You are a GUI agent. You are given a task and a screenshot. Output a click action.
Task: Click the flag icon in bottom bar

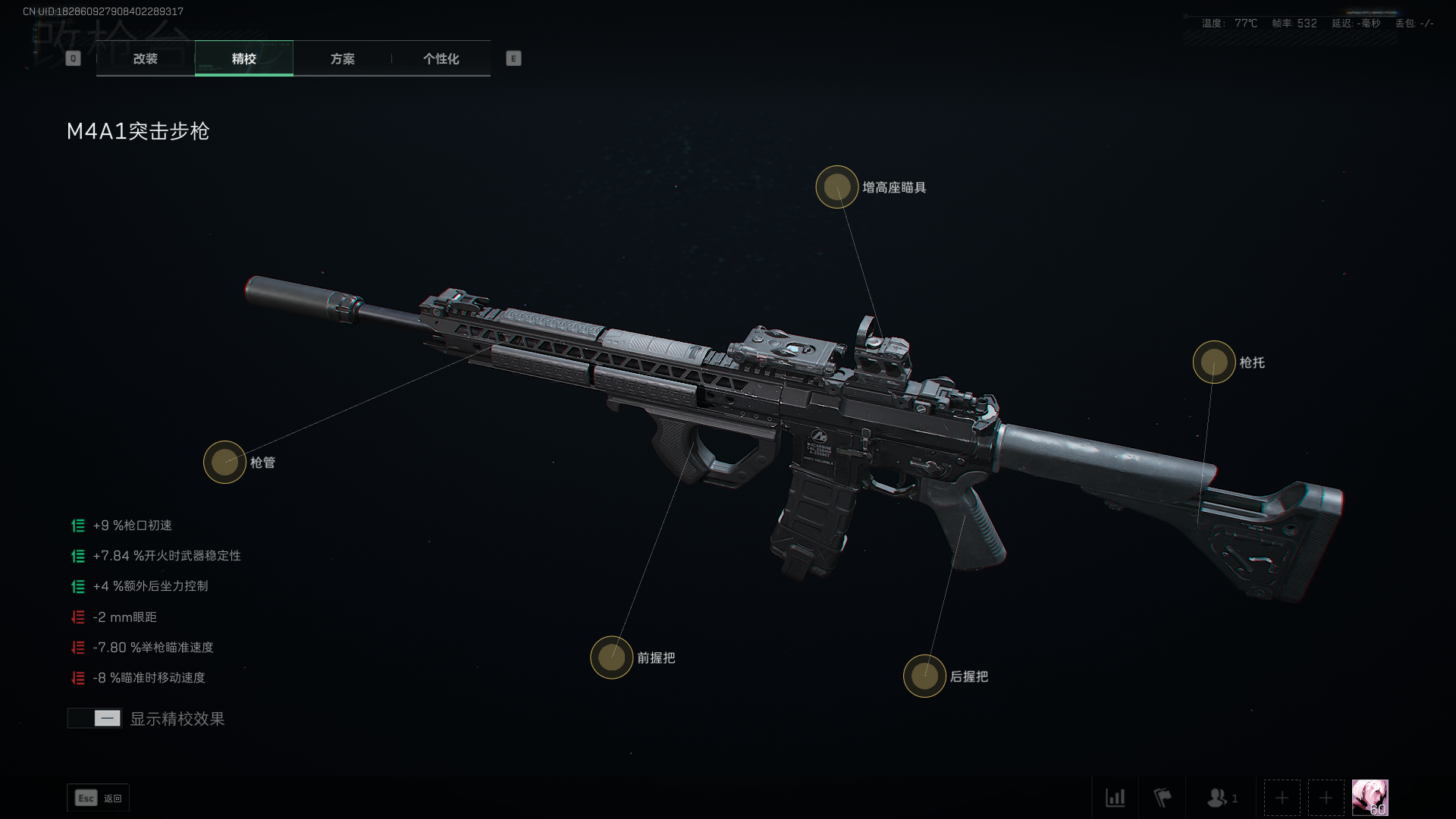point(1162,798)
